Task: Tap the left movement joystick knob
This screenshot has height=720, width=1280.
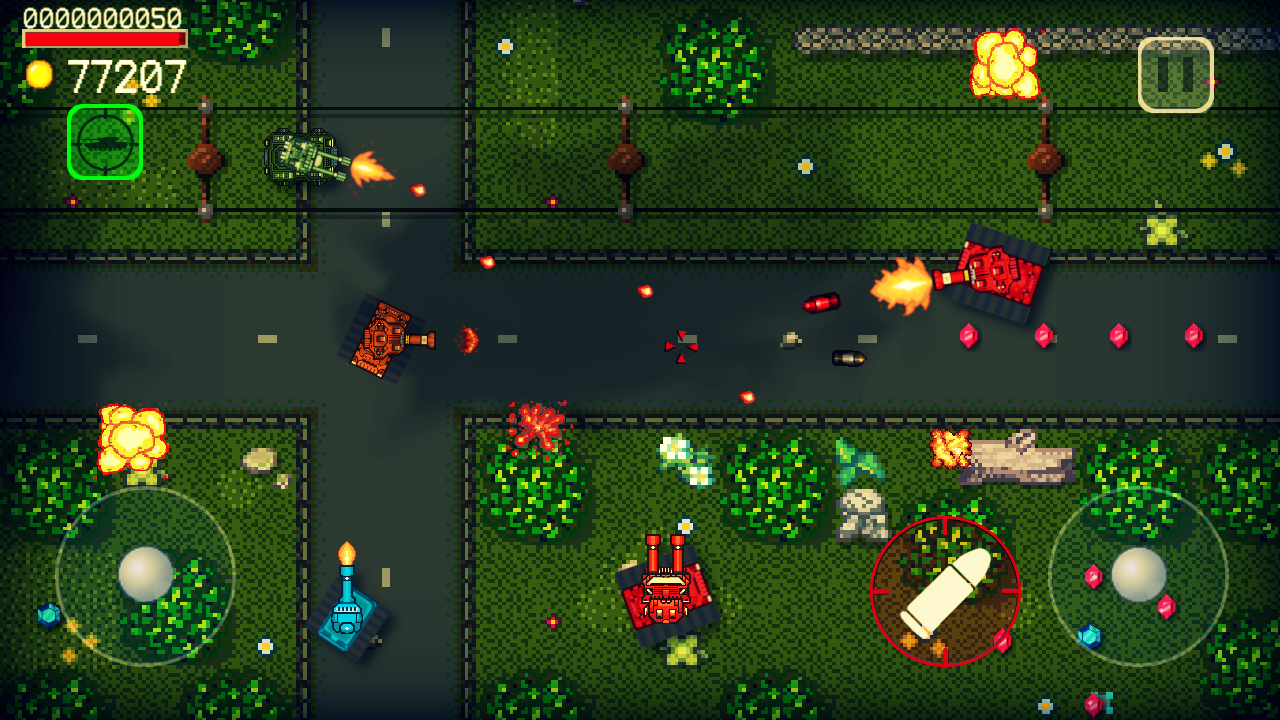Action: [x=148, y=572]
